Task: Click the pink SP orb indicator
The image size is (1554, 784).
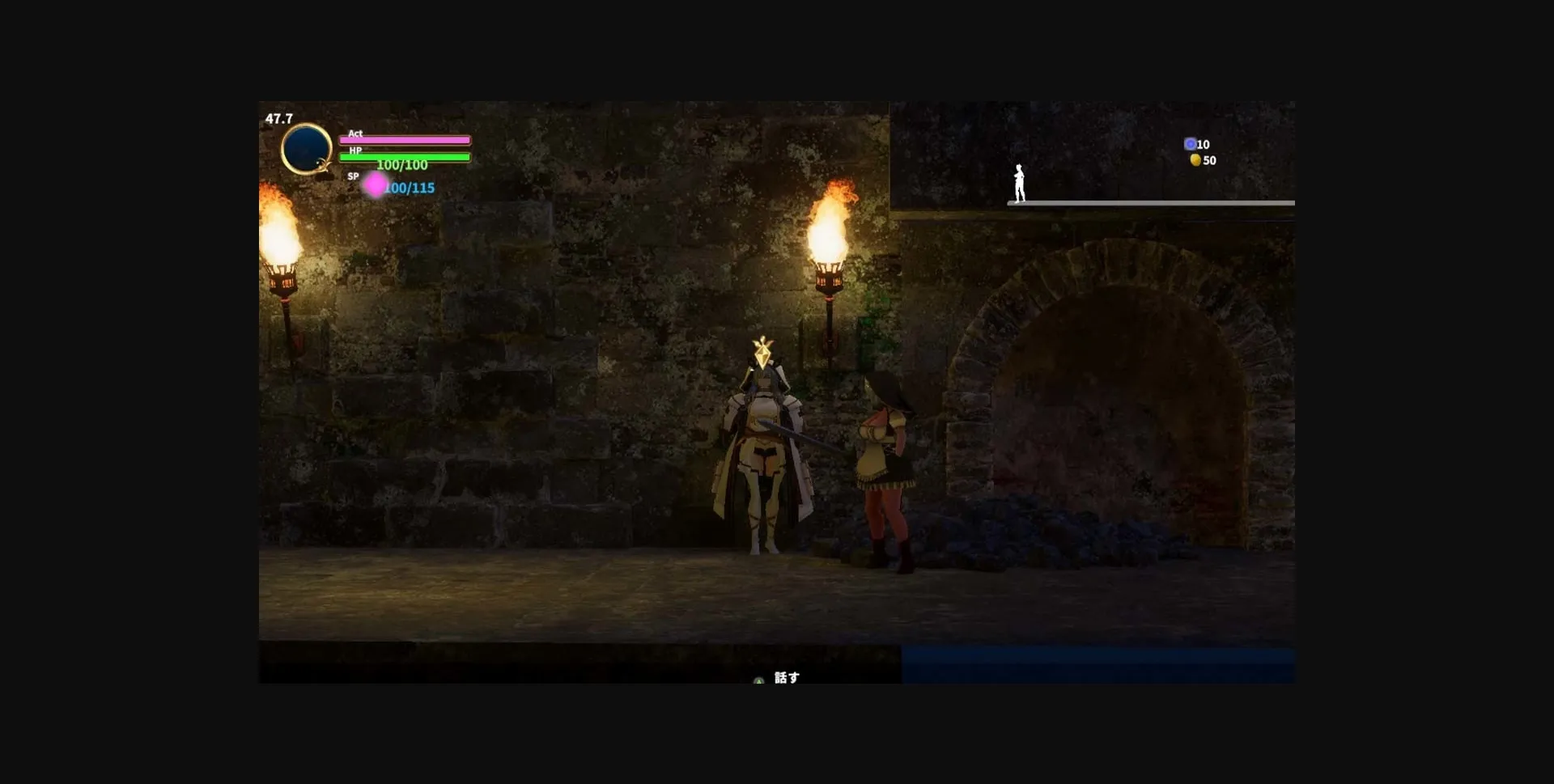Action: point(375,185)
